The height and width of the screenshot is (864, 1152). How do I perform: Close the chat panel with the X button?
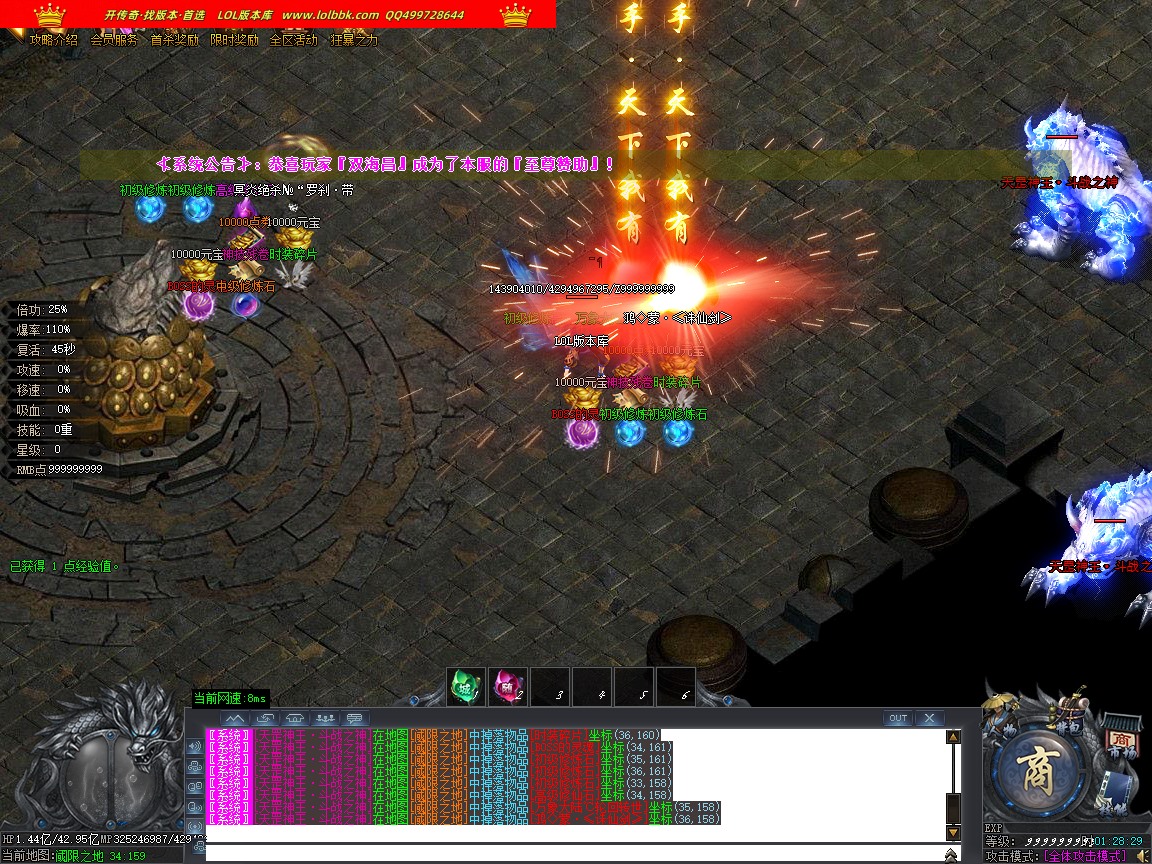coord(929,718)
